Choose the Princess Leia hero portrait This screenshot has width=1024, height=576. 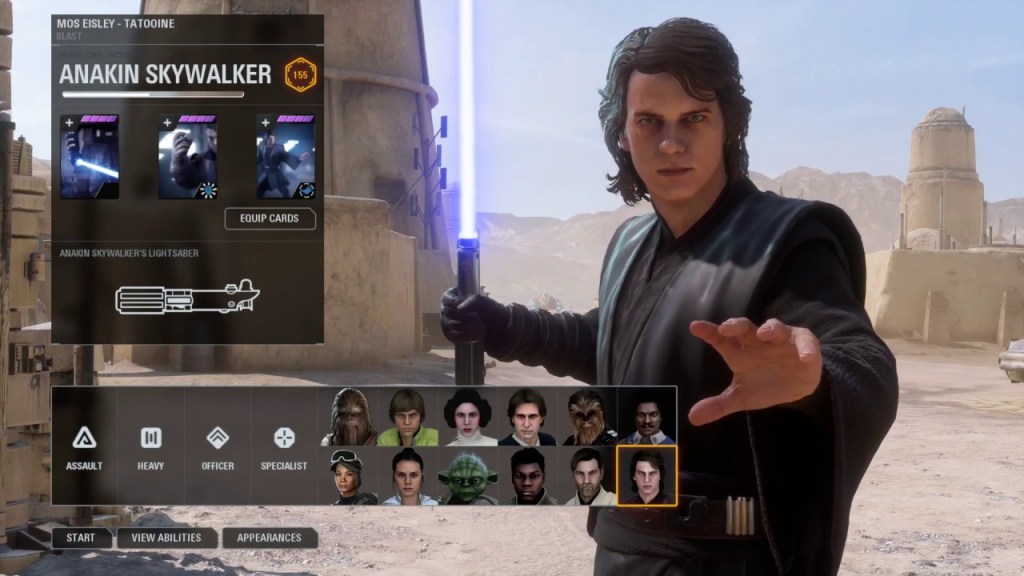pos(467,417)
